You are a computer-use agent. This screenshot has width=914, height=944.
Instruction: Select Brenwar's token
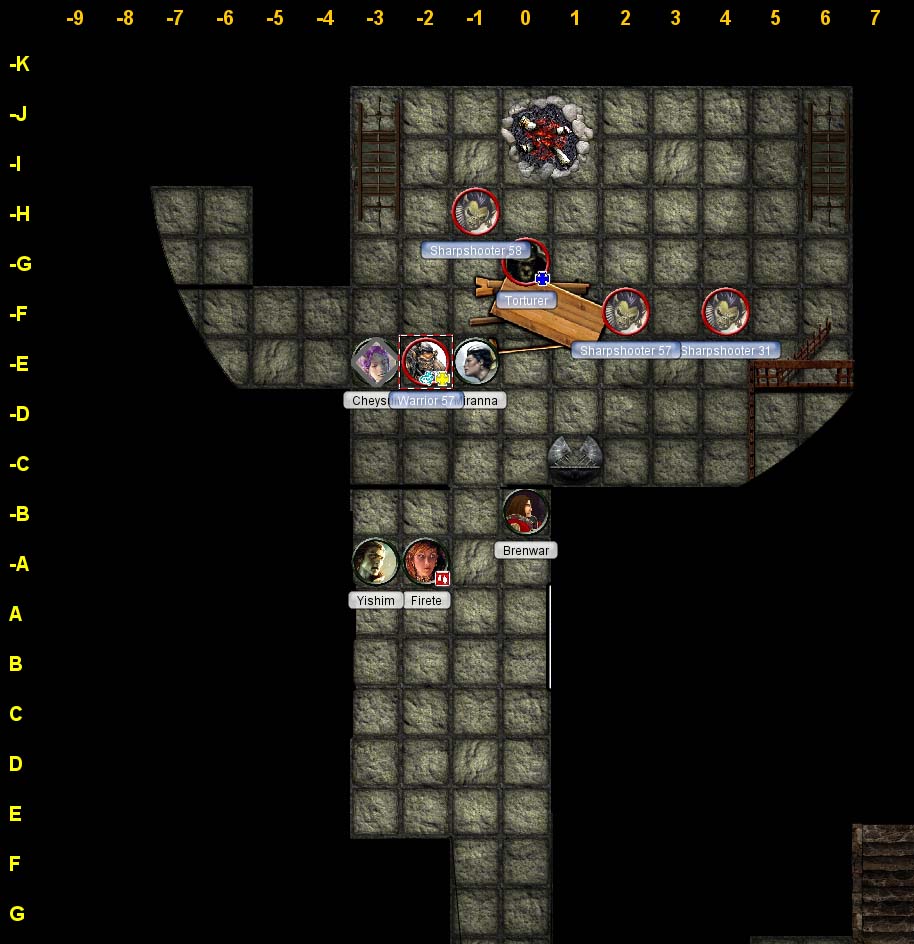coord(526,512)
